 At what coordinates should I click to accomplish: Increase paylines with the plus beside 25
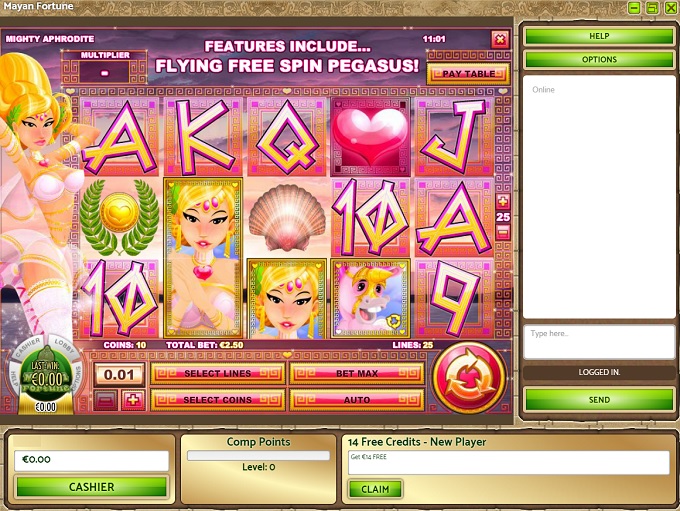pyautogui.click(x=502, y=201)
